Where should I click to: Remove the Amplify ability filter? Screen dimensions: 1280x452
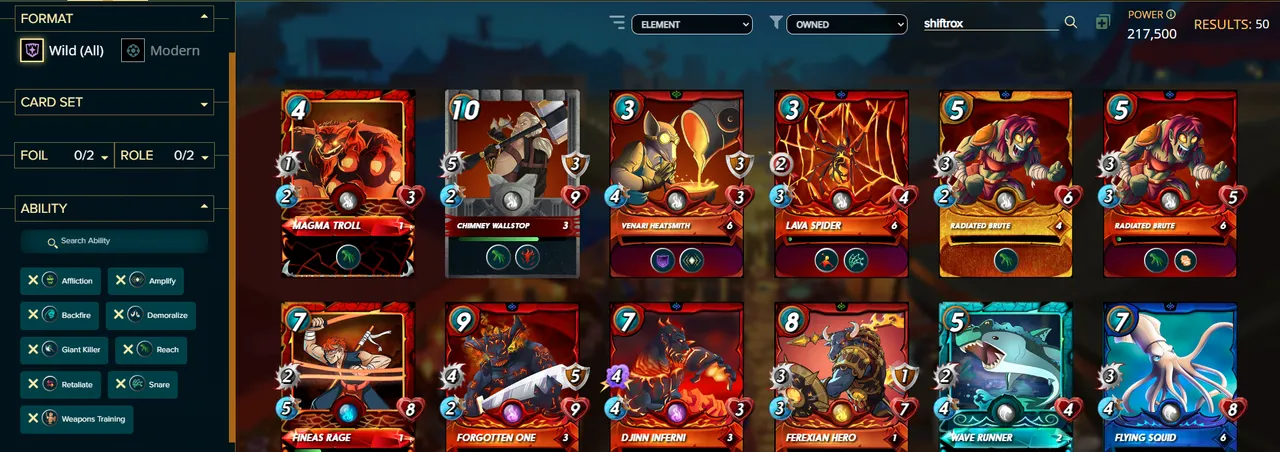pos(120,281)
